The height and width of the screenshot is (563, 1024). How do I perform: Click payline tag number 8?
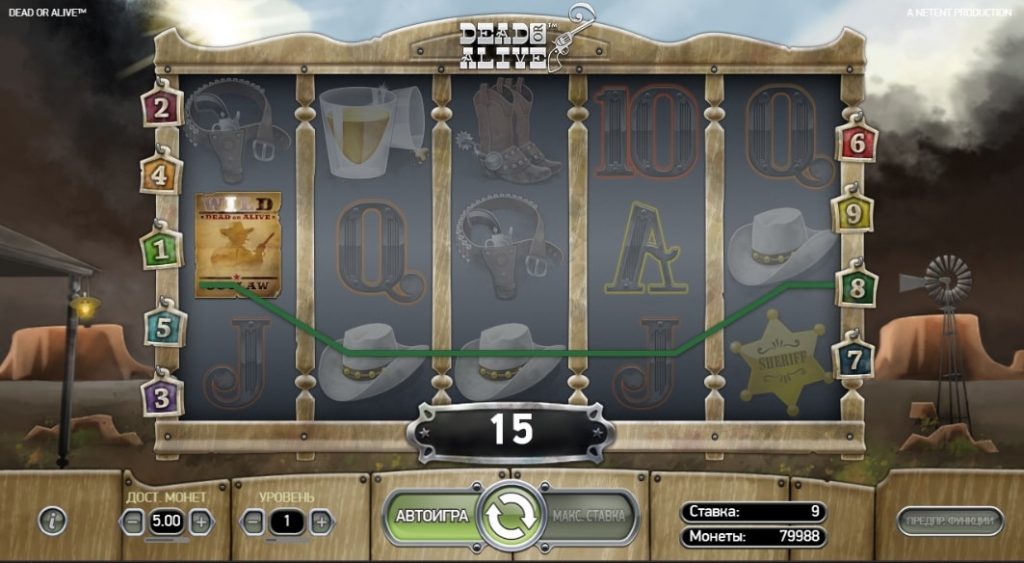tap(857, 285)
